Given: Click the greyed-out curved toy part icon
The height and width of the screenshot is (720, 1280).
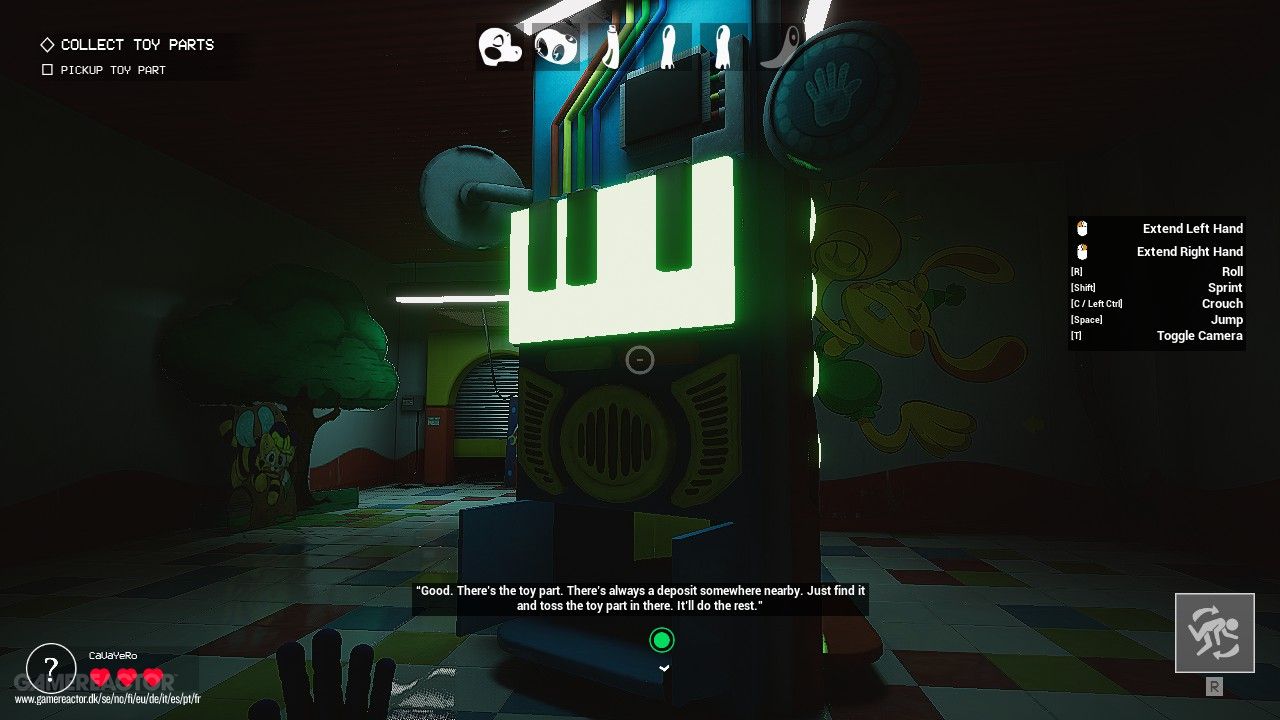Looking at the screenshot, I should tap(781, 46).
